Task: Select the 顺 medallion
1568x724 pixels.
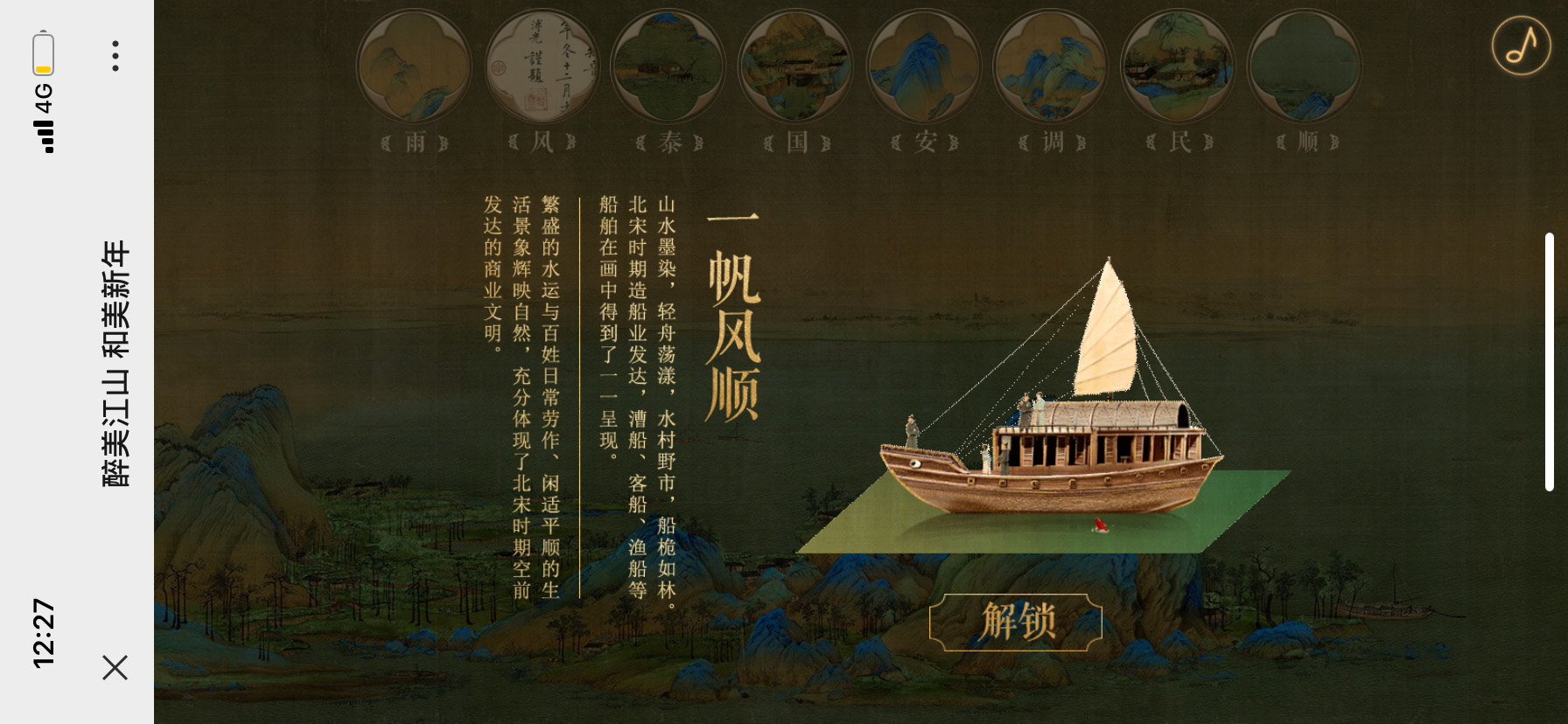Action: pos(1305,66)
